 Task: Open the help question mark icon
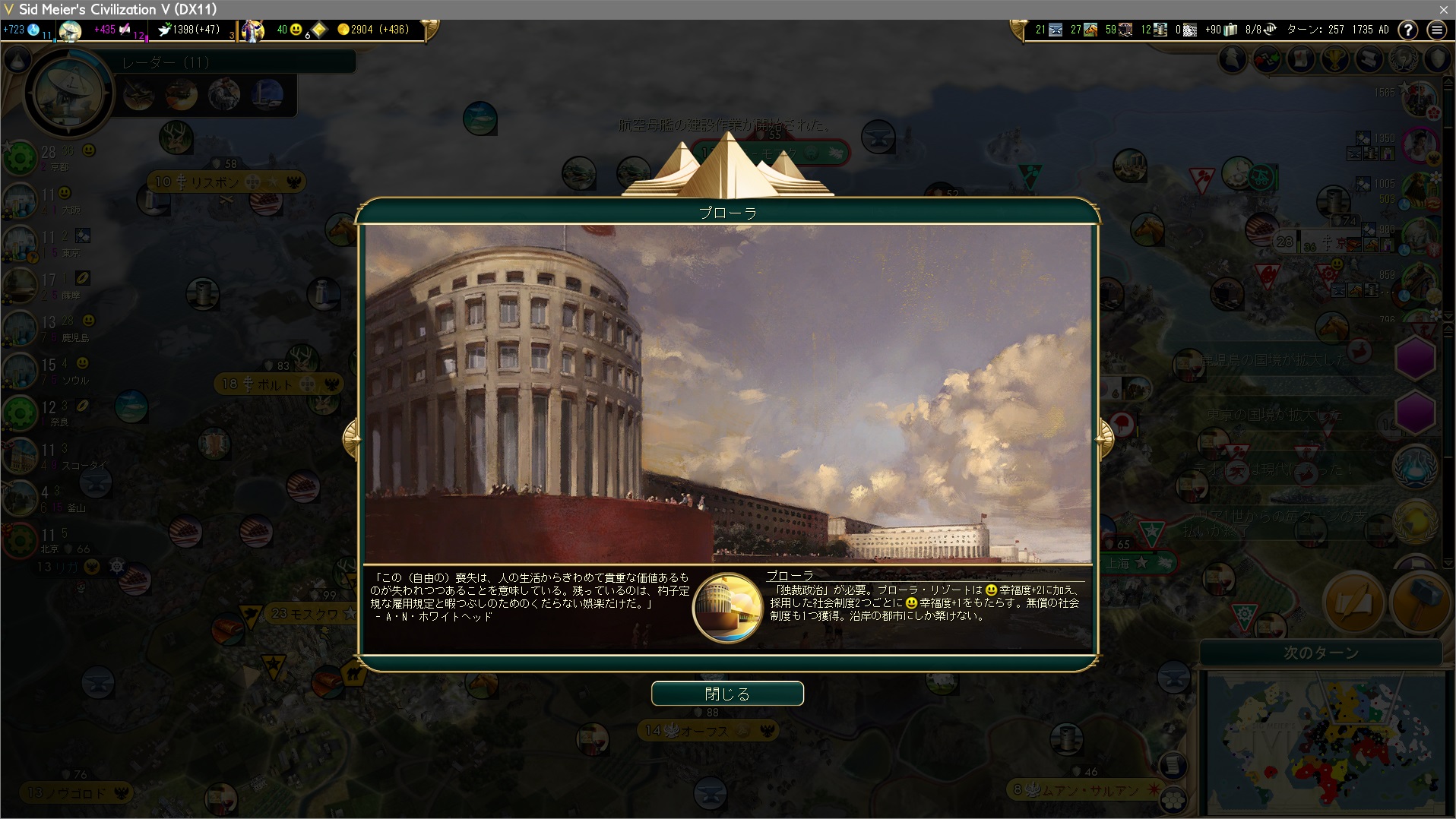(1408, 30)
